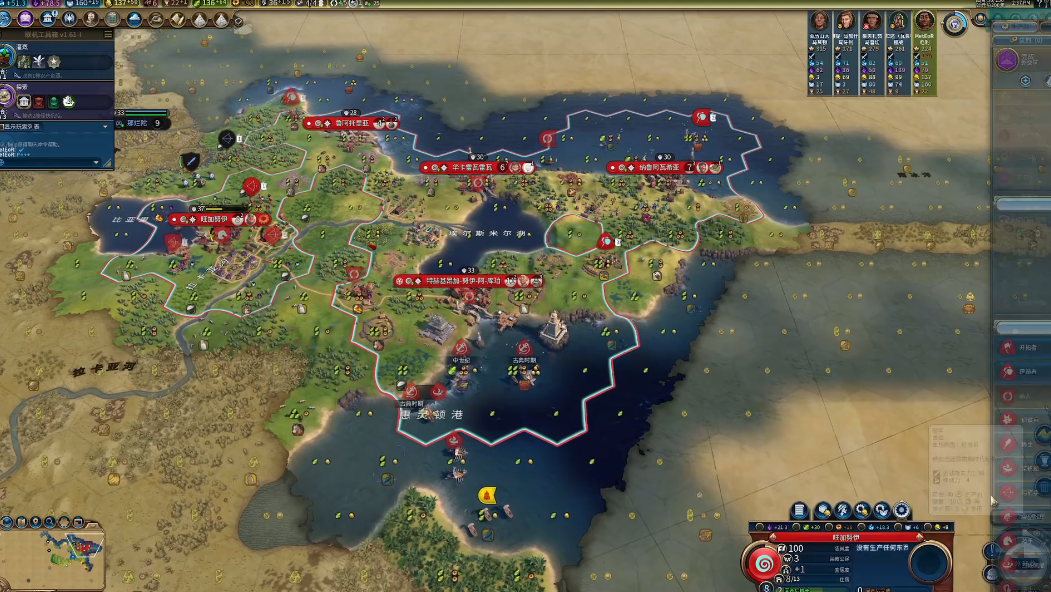Select your own leader portrait in the green column
Screen dimensions: 1051x592
pos(925,21)
